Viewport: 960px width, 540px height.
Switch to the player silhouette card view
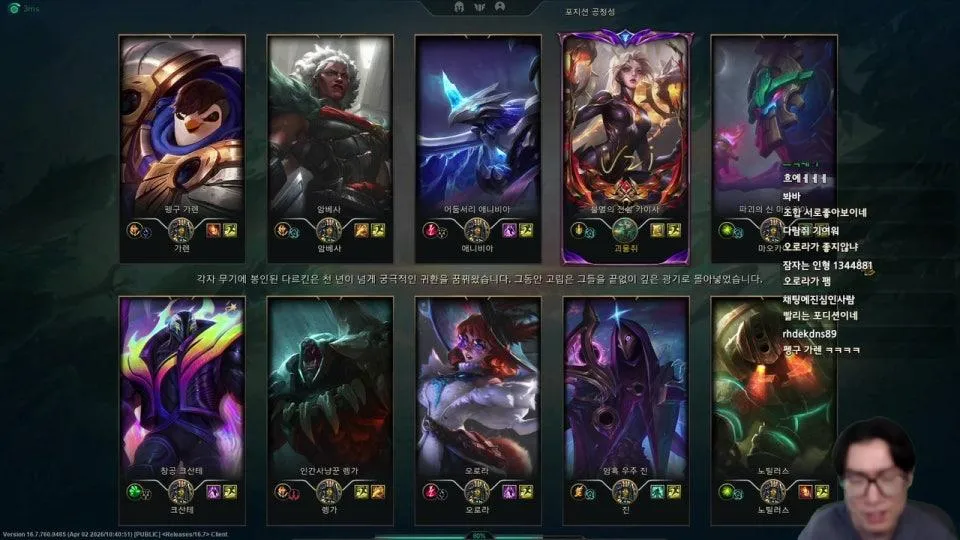[x=499, y=7]
